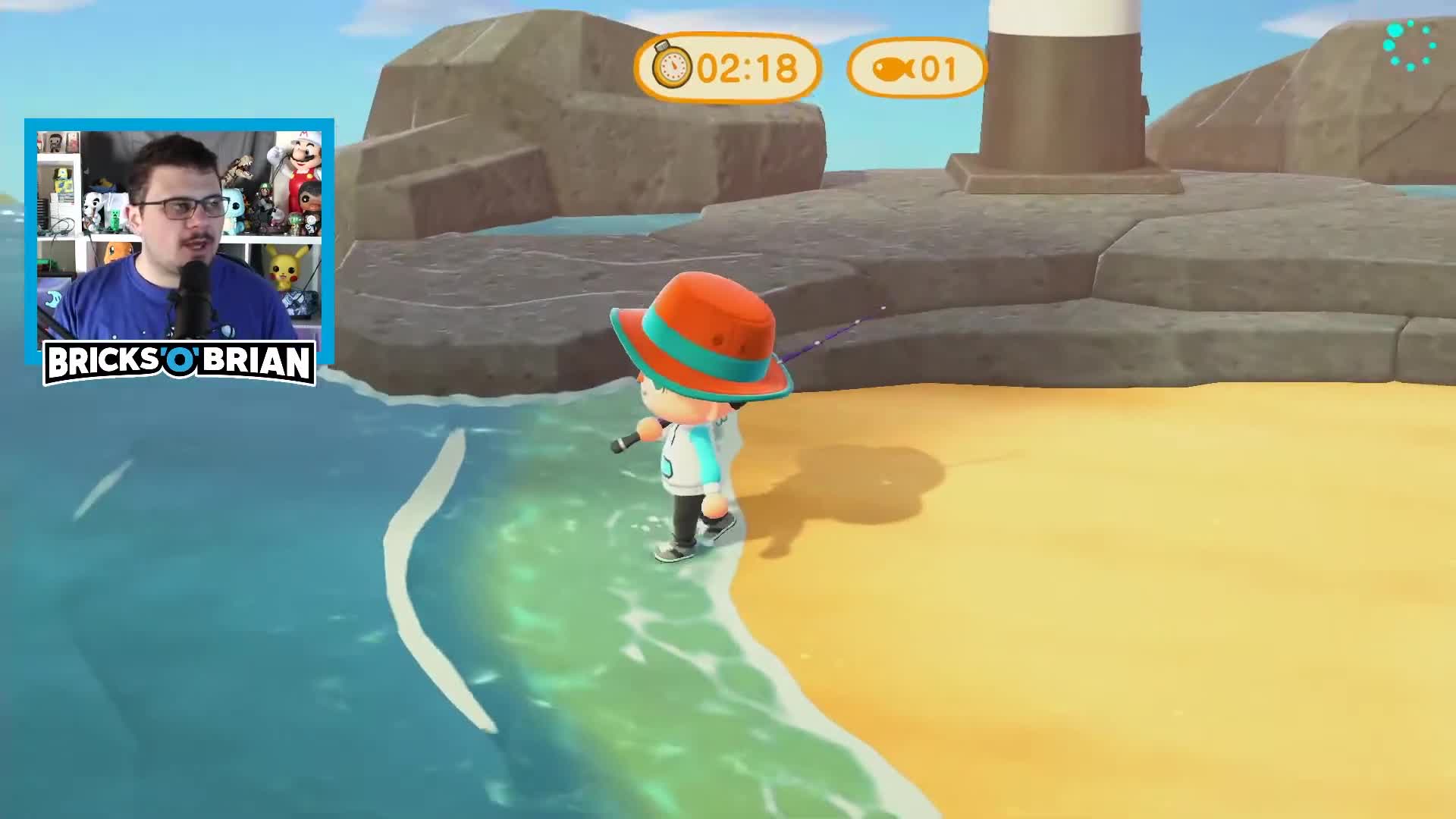Select the Bricks'O'Brian logo banner
Screen dimensions: 1456x819
click(180, 362)
